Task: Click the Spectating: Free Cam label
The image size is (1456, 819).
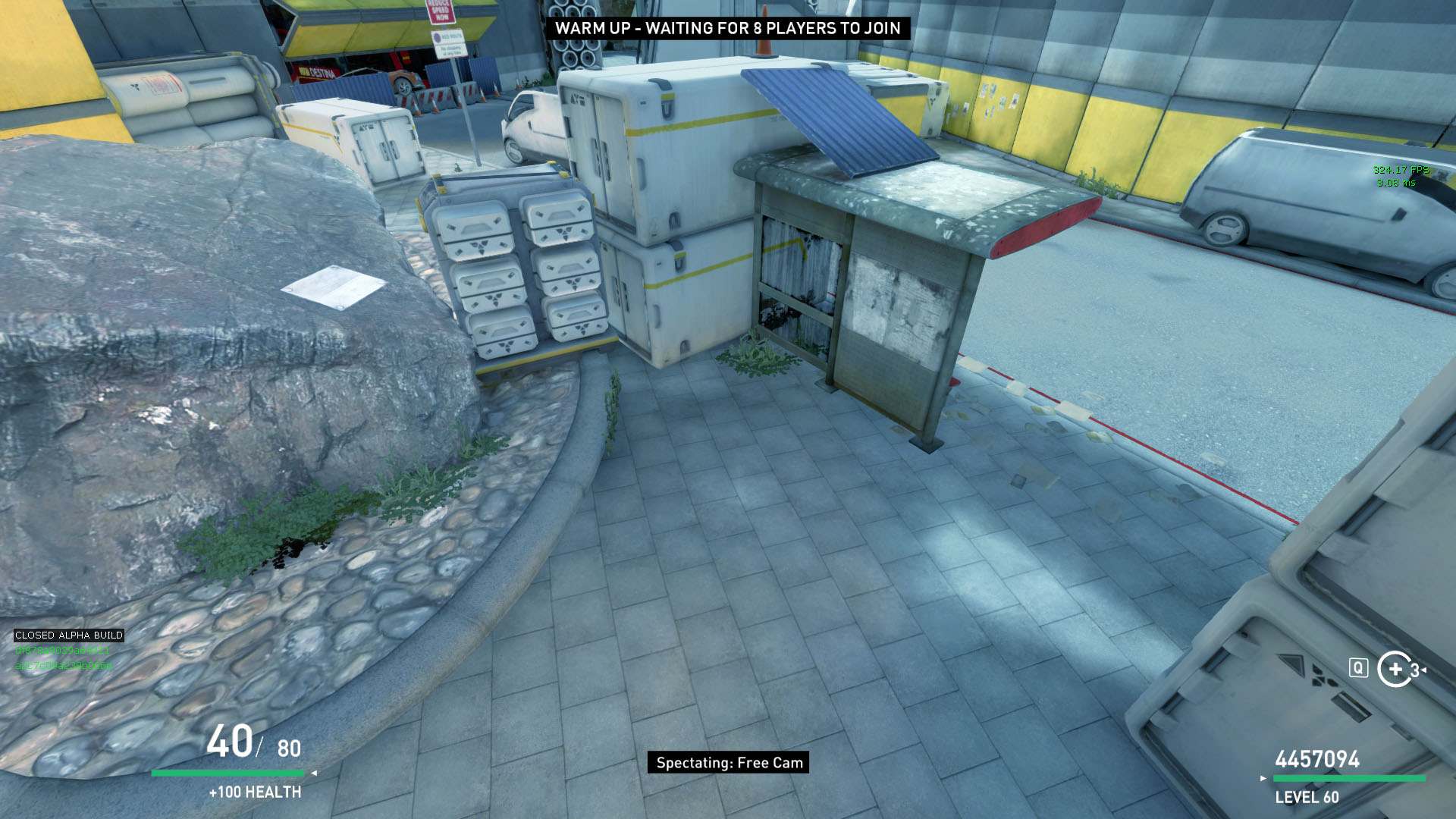Action: (x=728, y=763)
